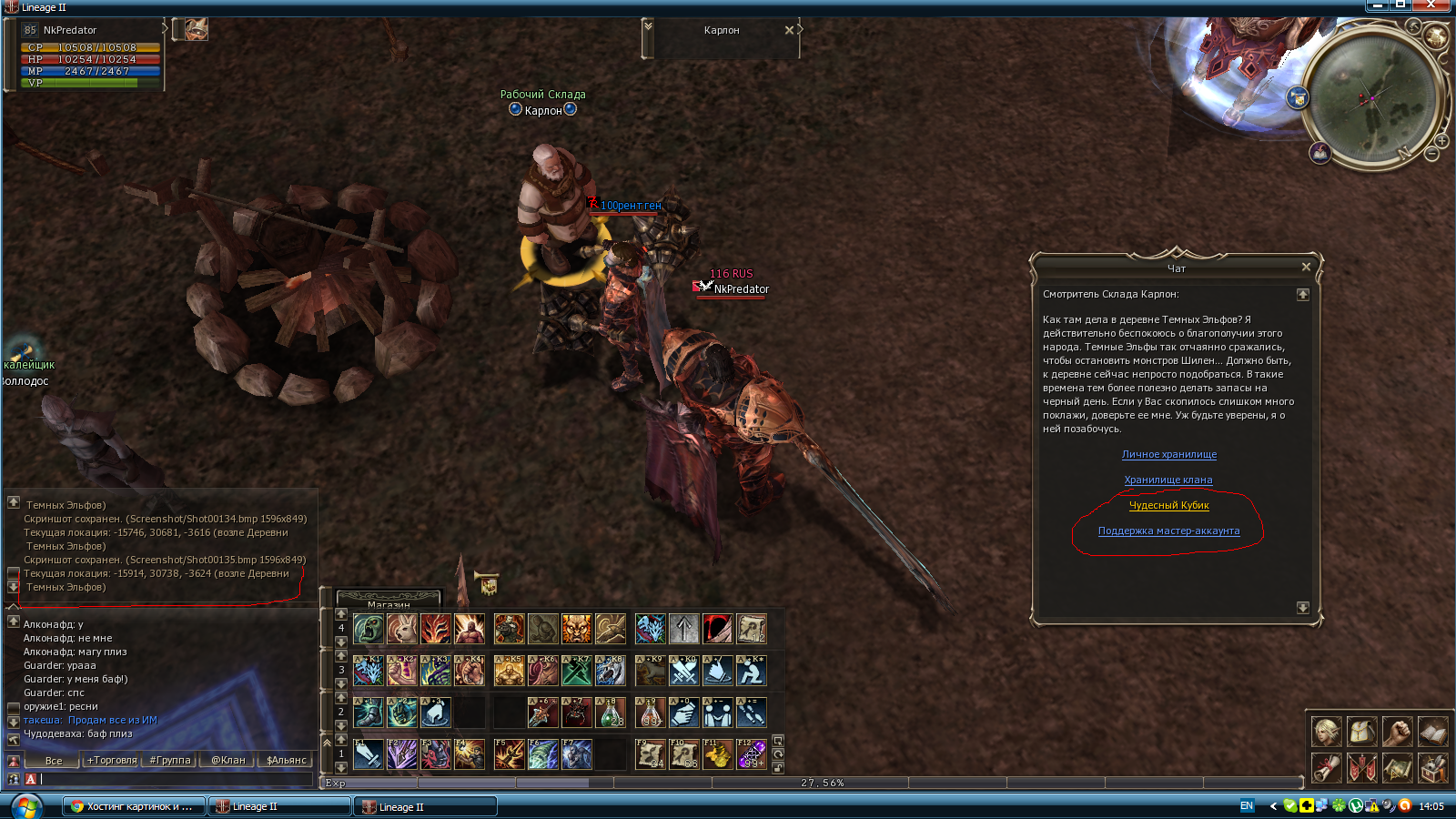Open the inventory bag menu icon
1456x819 pixels.
[x=1361, y=731]
